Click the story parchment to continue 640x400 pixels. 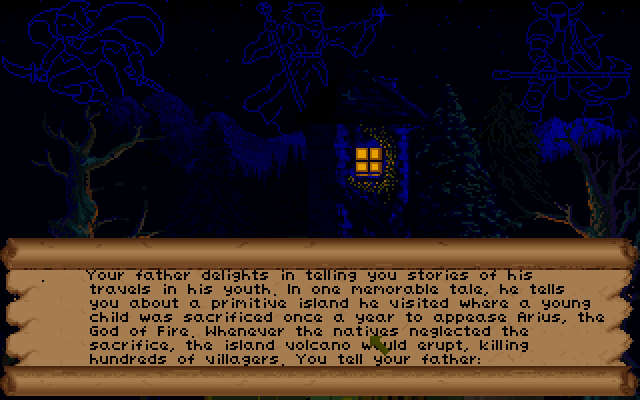[320, 316]
